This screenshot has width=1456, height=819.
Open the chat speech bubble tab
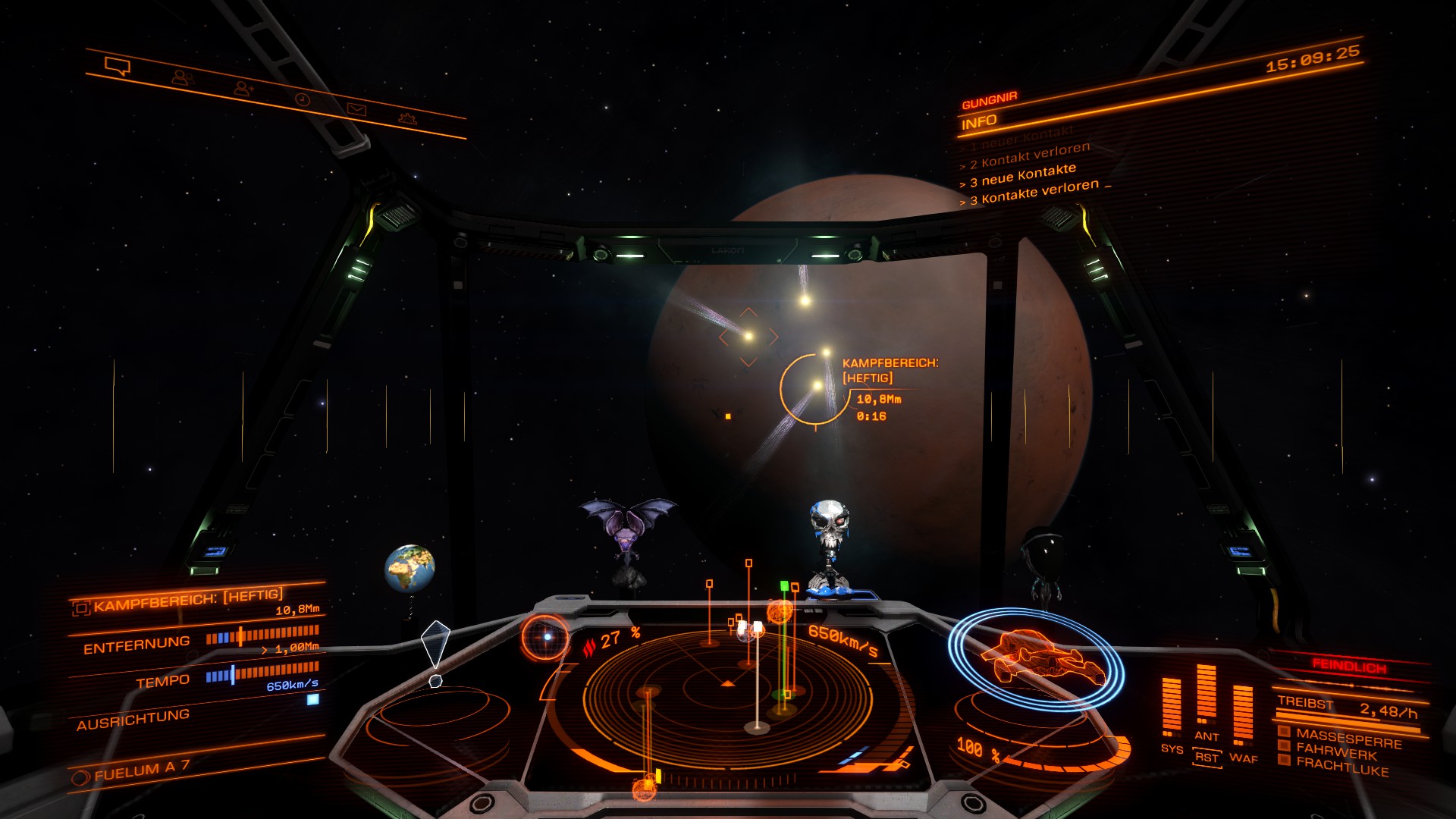pos(118,67)
